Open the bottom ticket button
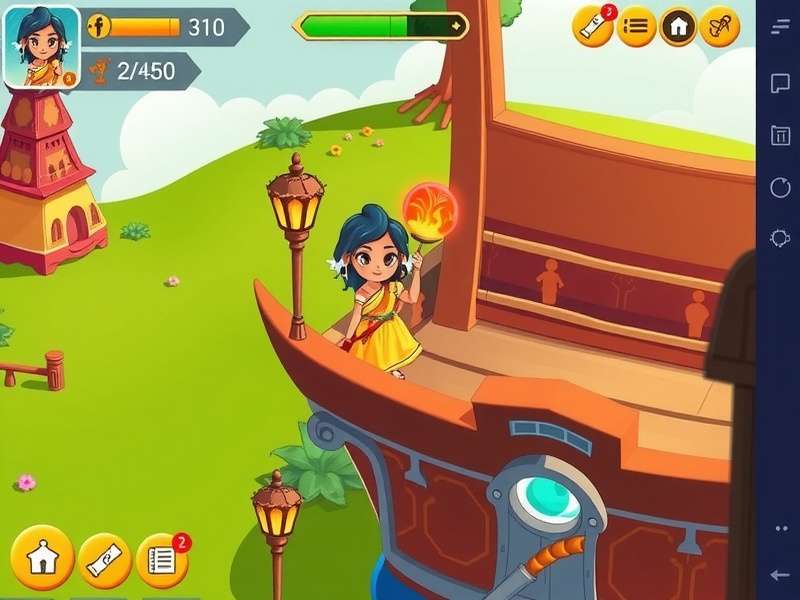Viewport: 800px width, 600px height. tap(105, 560)
